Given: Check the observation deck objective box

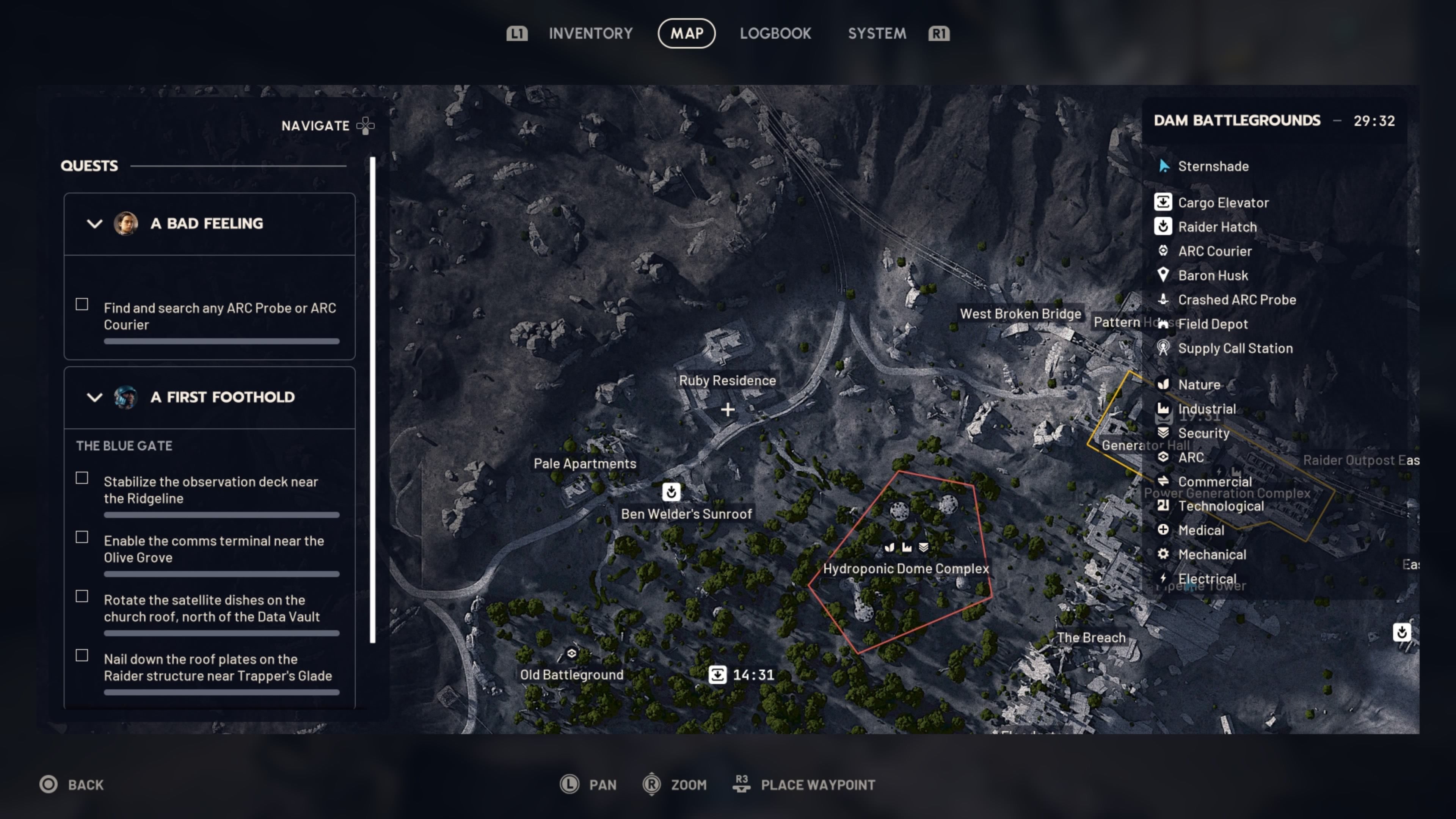Looking at the screenshot, I should 82,478.
